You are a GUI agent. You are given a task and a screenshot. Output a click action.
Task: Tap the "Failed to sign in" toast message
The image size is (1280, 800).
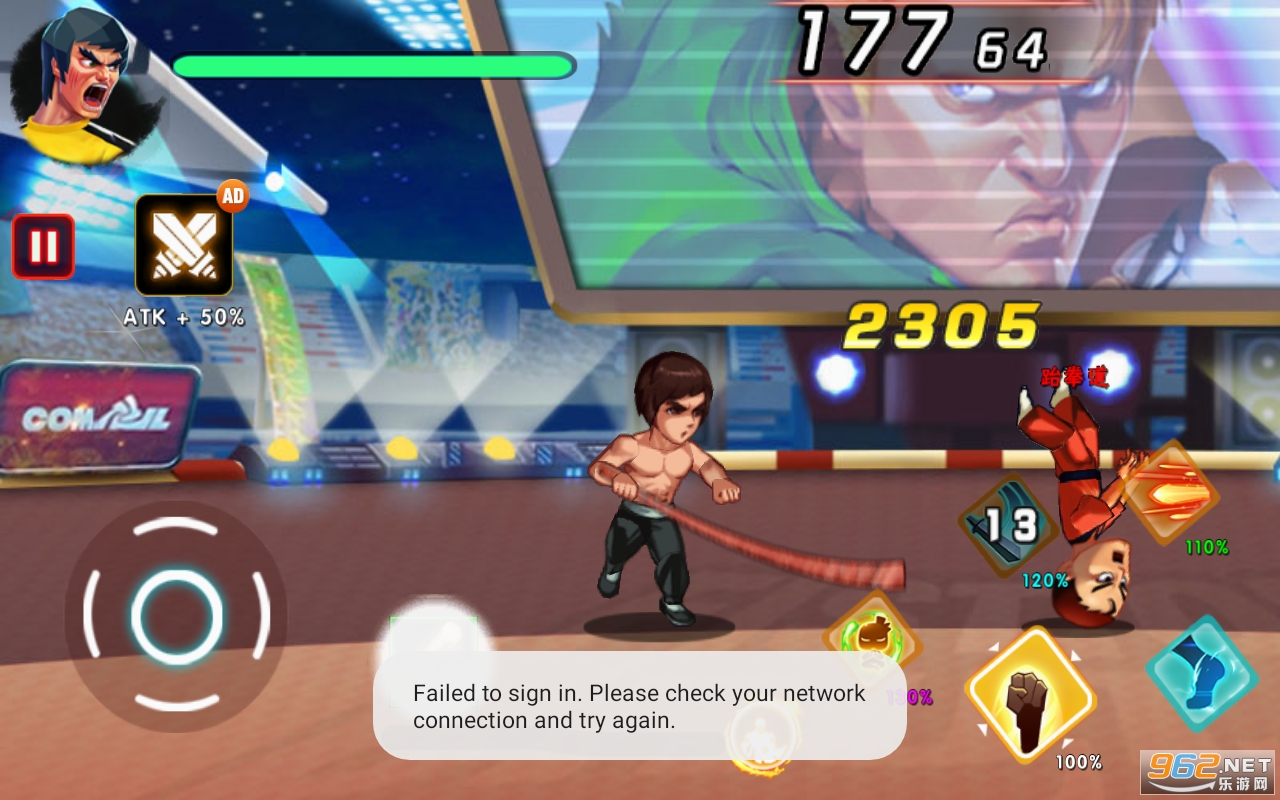click(x=640, y=706)
